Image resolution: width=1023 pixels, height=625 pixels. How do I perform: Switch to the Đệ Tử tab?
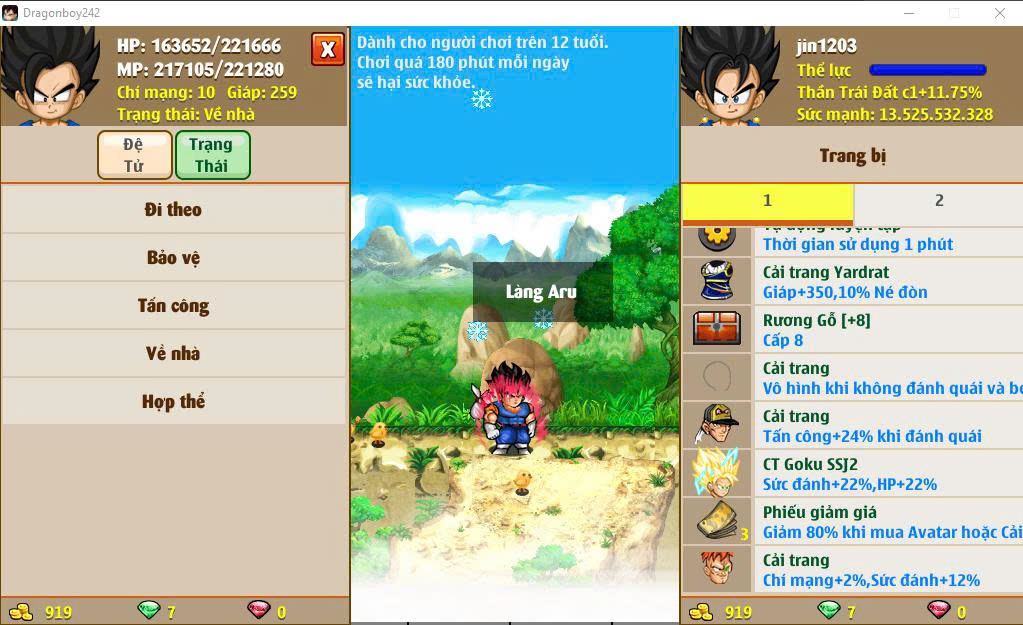[x=134, y=155]
